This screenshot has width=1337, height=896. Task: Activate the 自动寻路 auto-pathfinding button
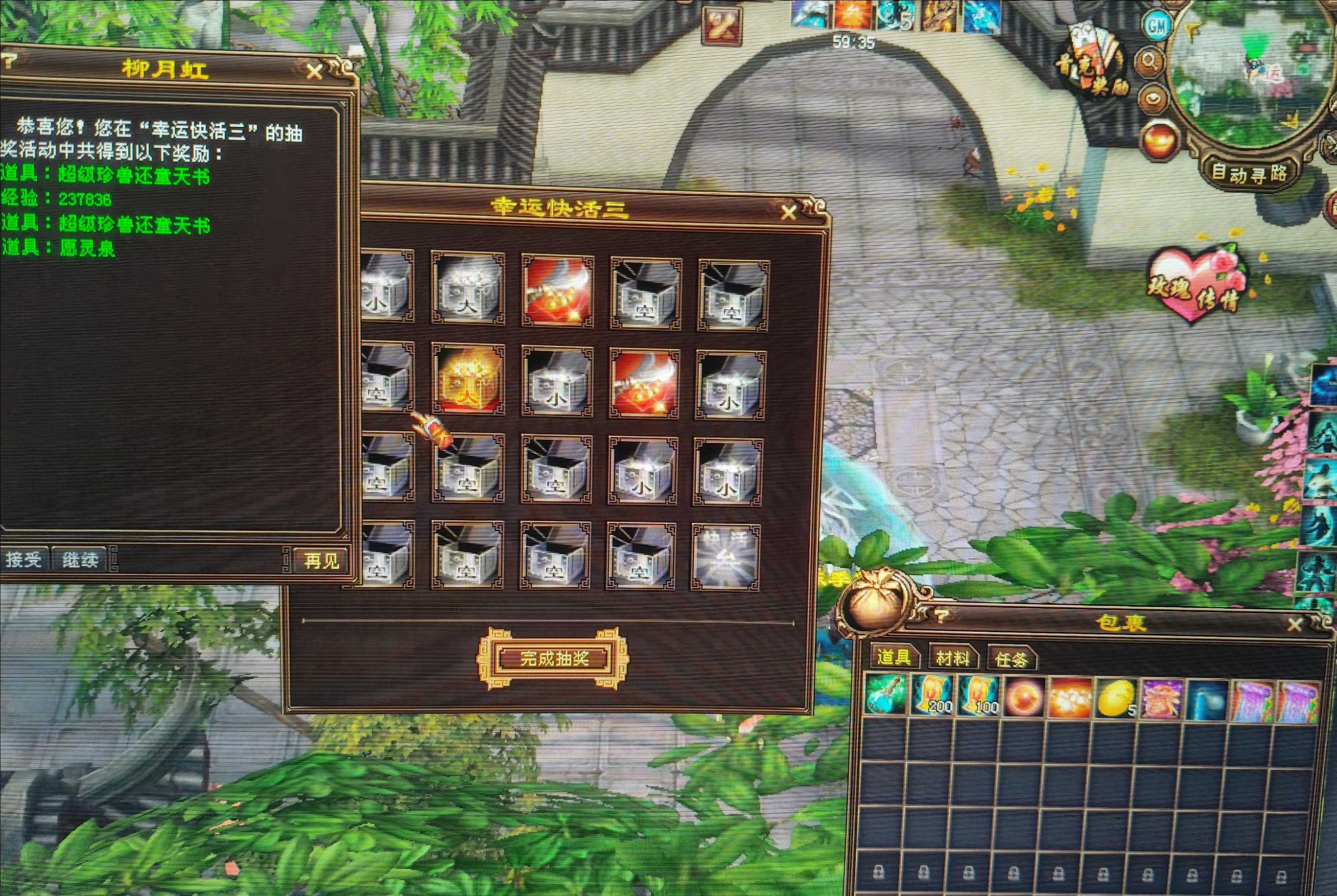[1249, 172]
